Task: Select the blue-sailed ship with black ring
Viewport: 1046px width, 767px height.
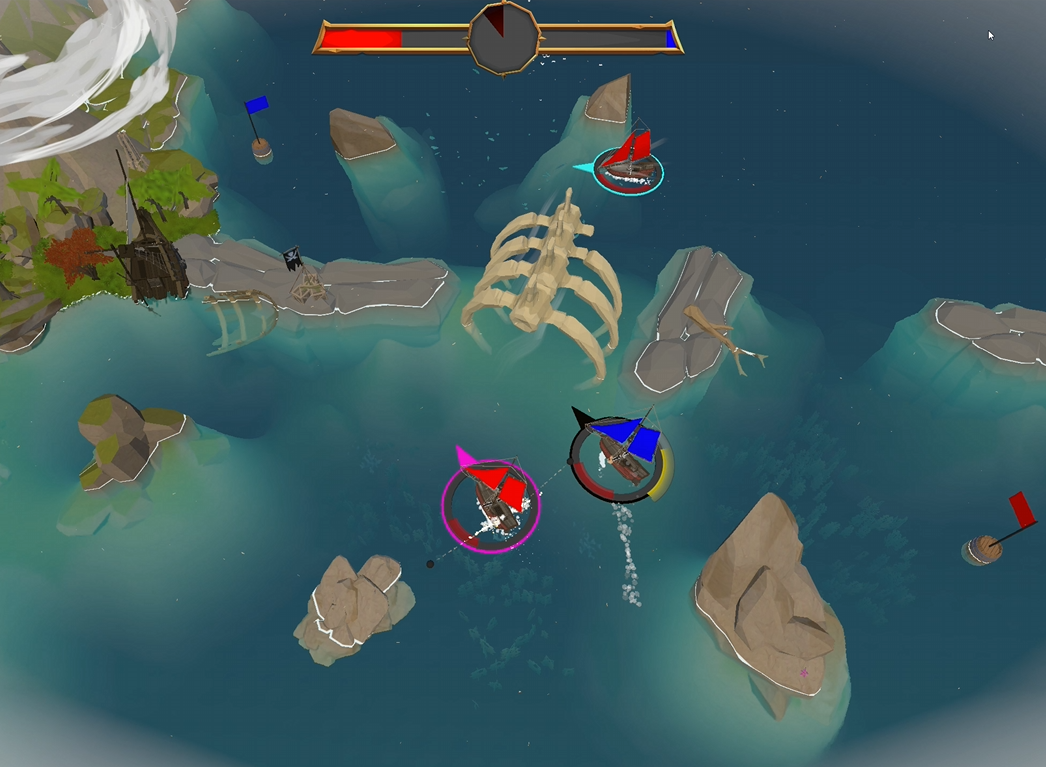Action: click(x=622, y=456)
